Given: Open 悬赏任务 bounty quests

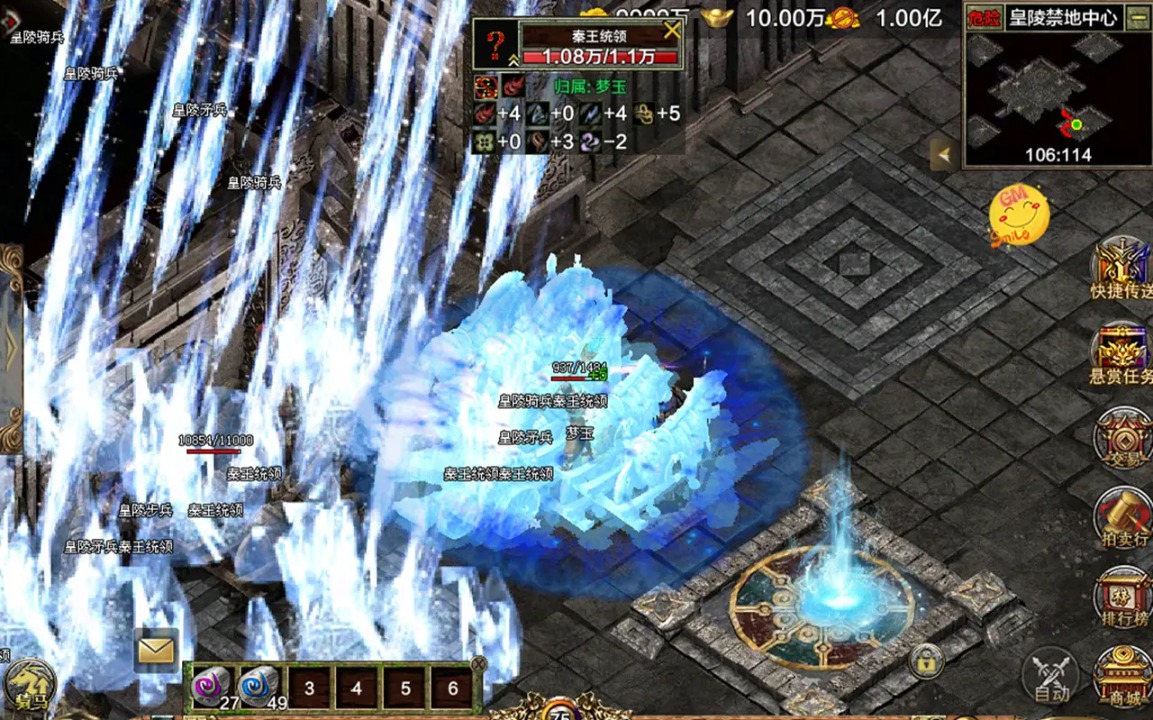Looking at the screenshot, I should click(x=1121, y=355).
